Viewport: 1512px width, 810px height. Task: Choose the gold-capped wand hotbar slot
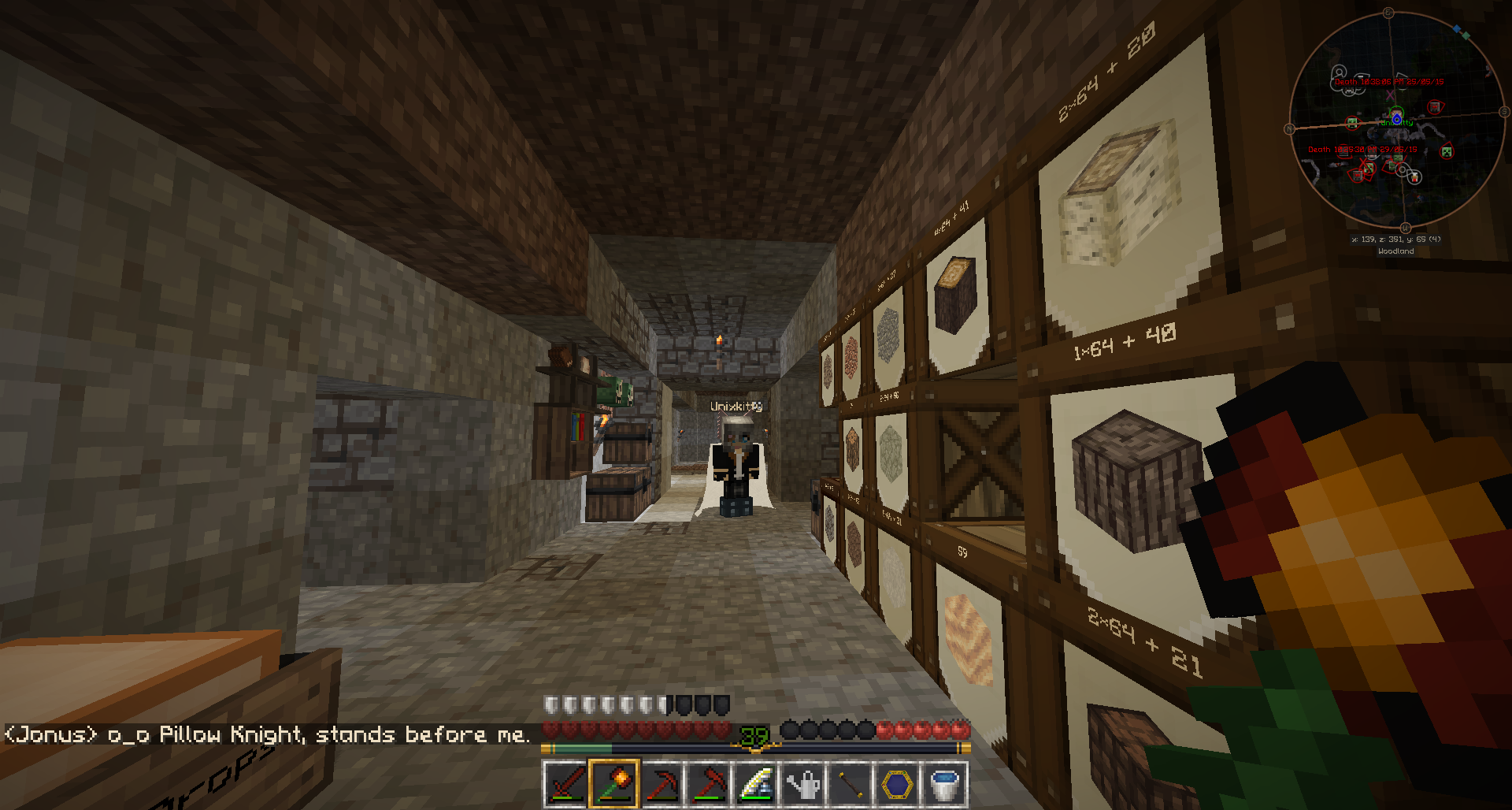click(x=850, y=784)
